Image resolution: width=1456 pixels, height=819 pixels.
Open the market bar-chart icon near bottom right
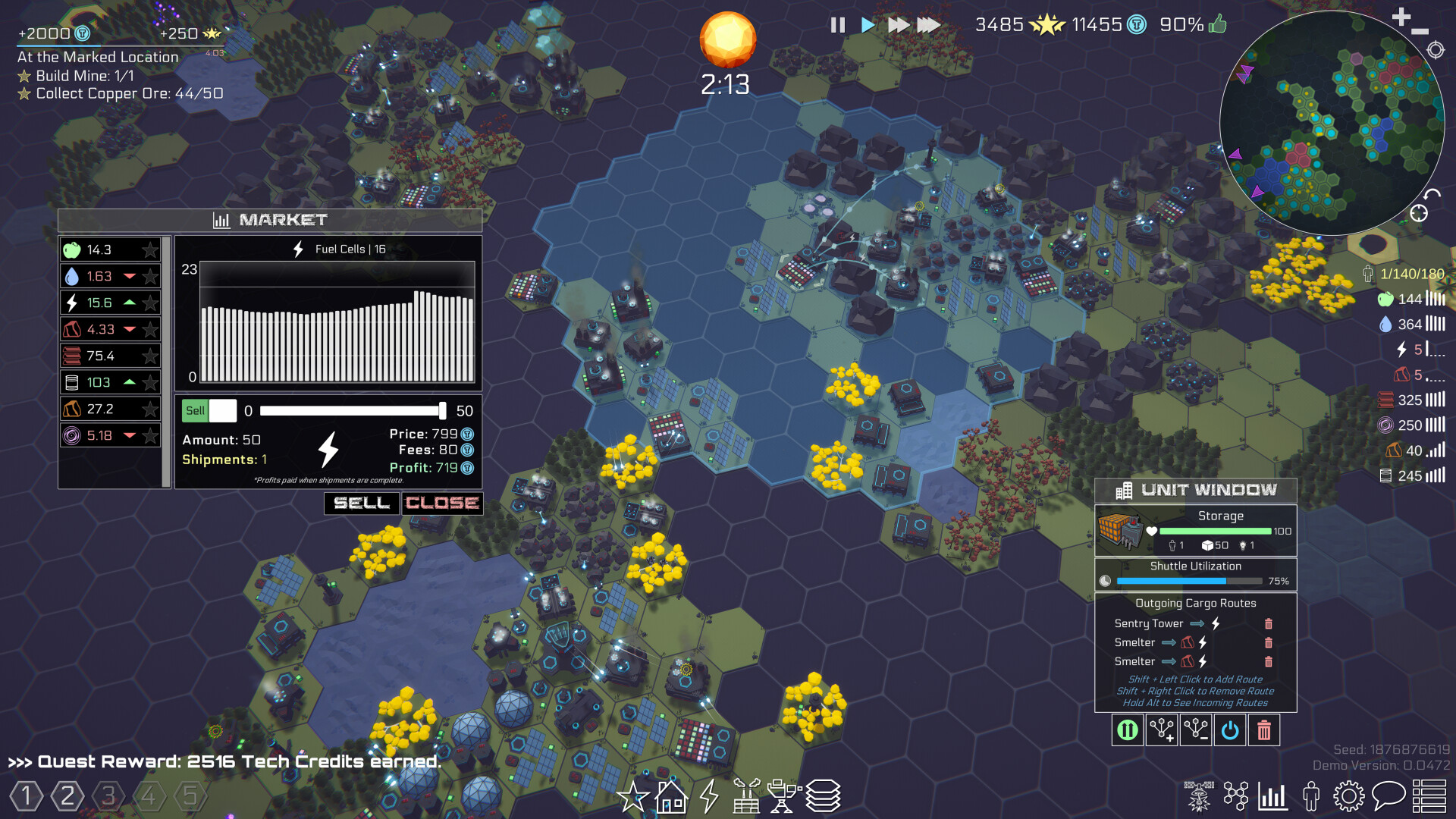click(1274, 796)
